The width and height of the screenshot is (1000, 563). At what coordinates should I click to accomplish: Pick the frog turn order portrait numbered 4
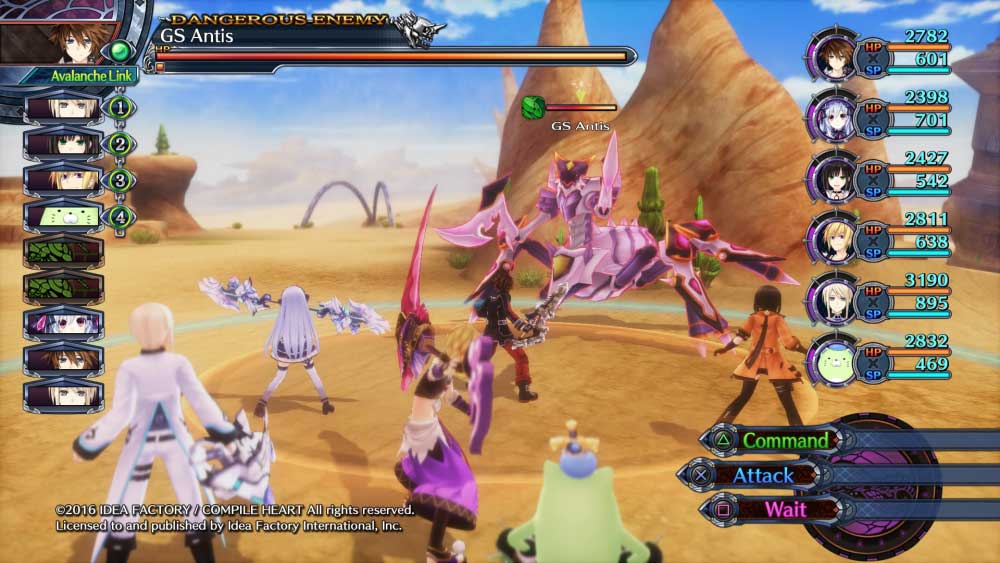(x=63, y=215)
